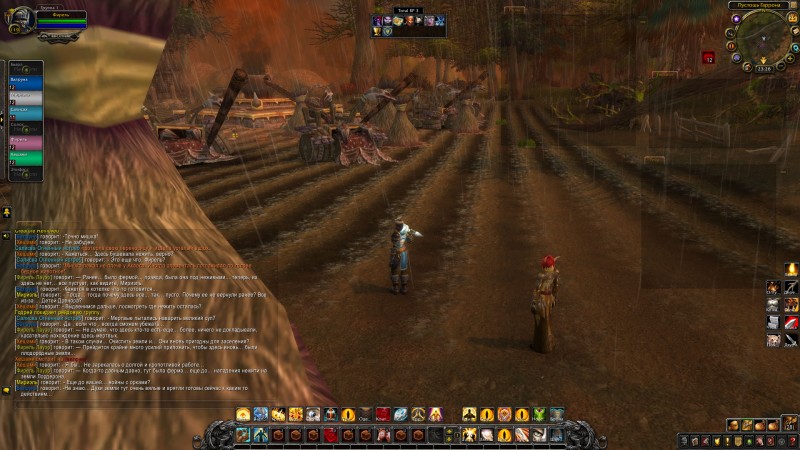Open the backpack bag slot
The image size is (800, 450).
tap(789, 438)
